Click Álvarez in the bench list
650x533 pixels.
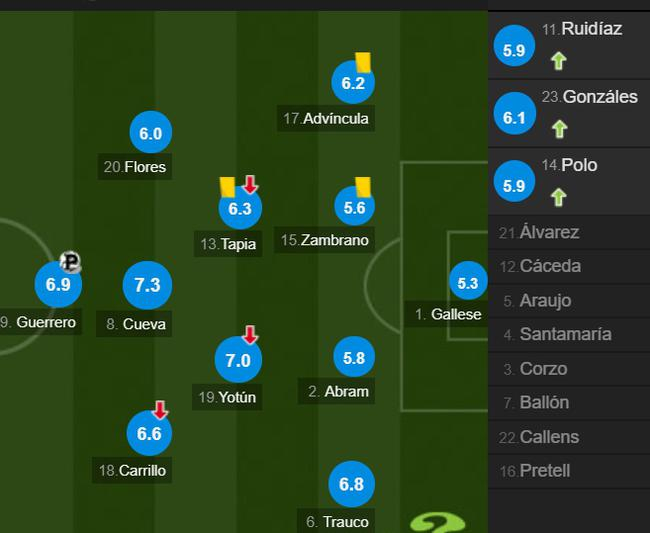pos(568,232)
